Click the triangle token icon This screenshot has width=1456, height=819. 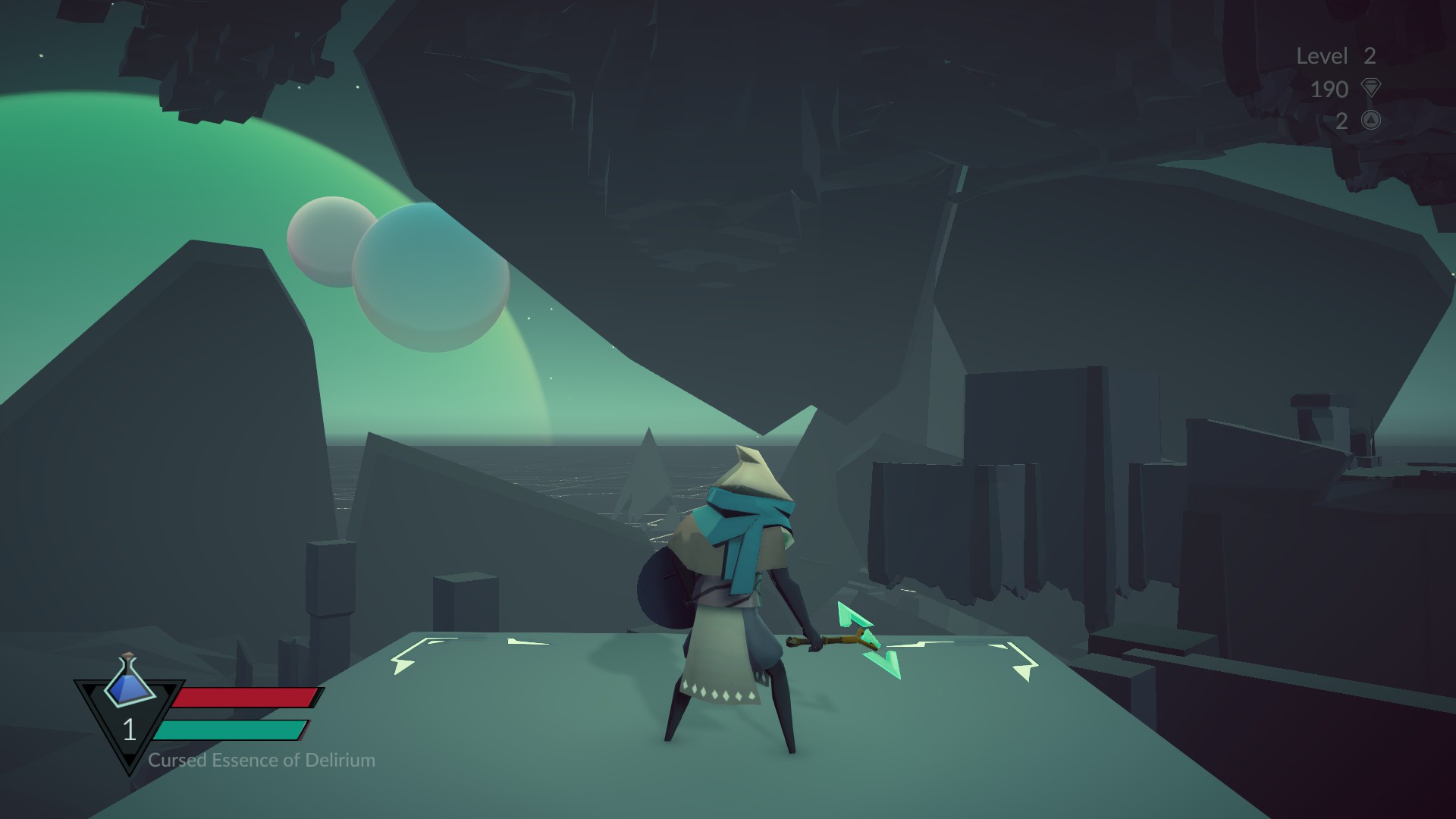1370,120
